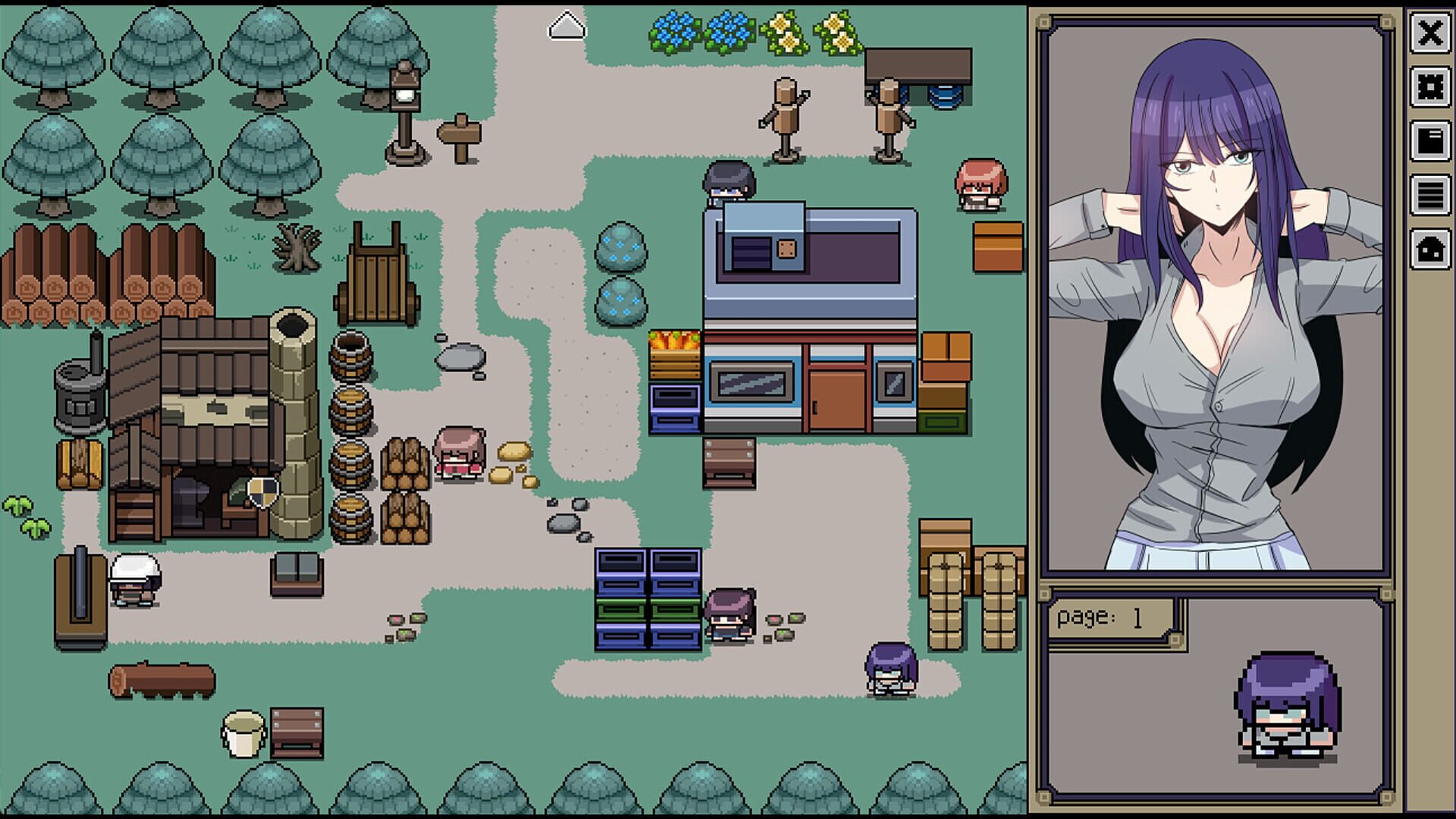The width and height of the screenshot is (1456, 819).
Task: Click the white up-arrow map indicator
Action: (x=566, y=25)
